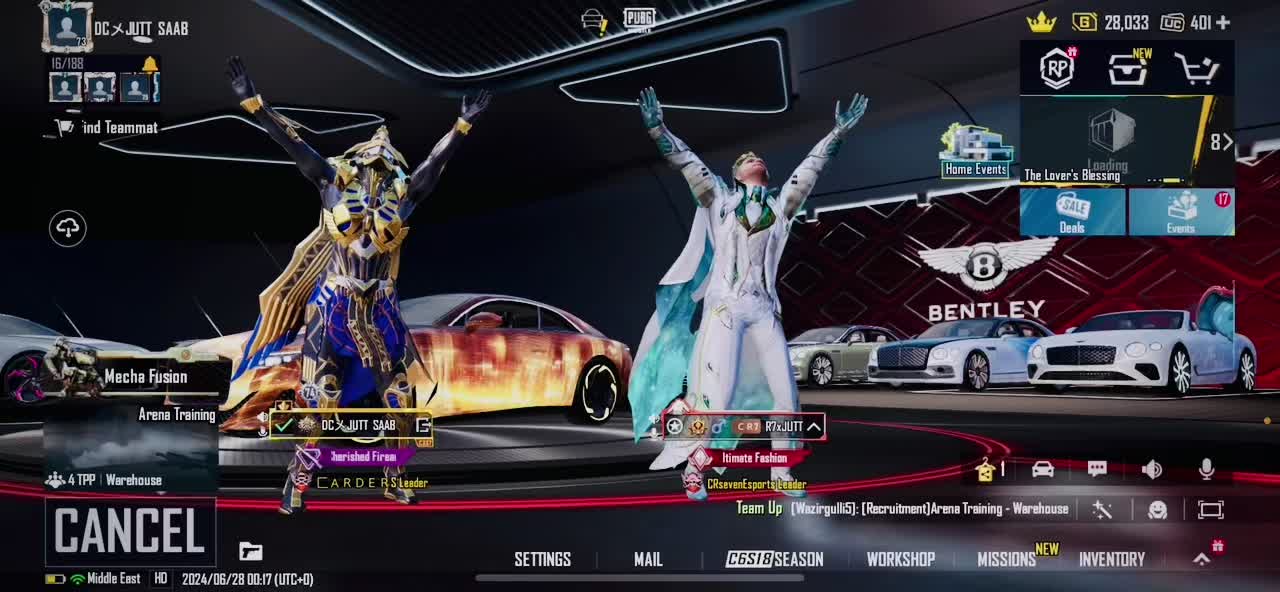Toggle the speaker voice icon
1280x592 pixels.
point(1152,469)
